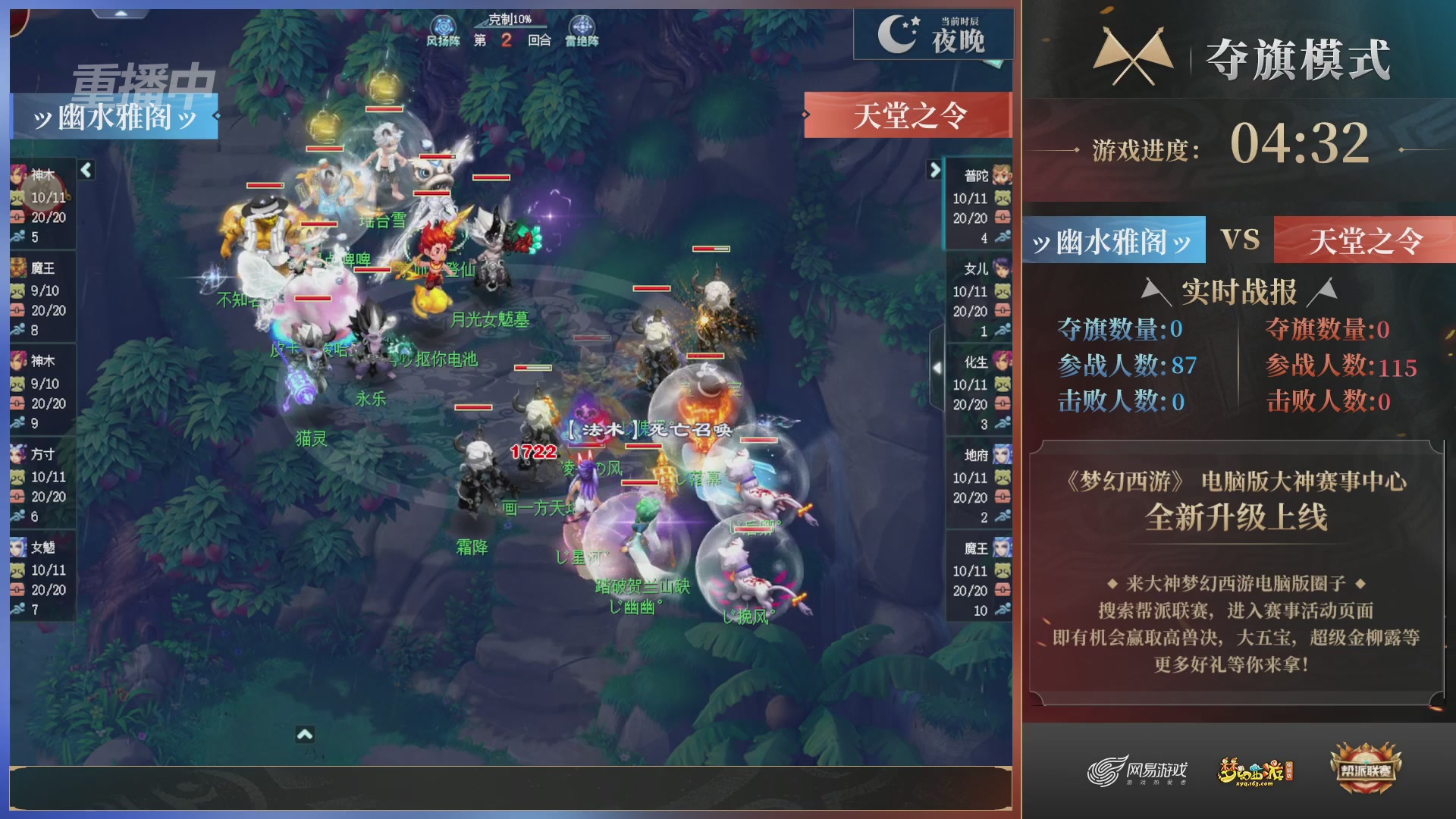Collapse the left team roster with the arrow
Viewport: 1456px width, 819px height.
pyautogui.click(x=86, y=171)
